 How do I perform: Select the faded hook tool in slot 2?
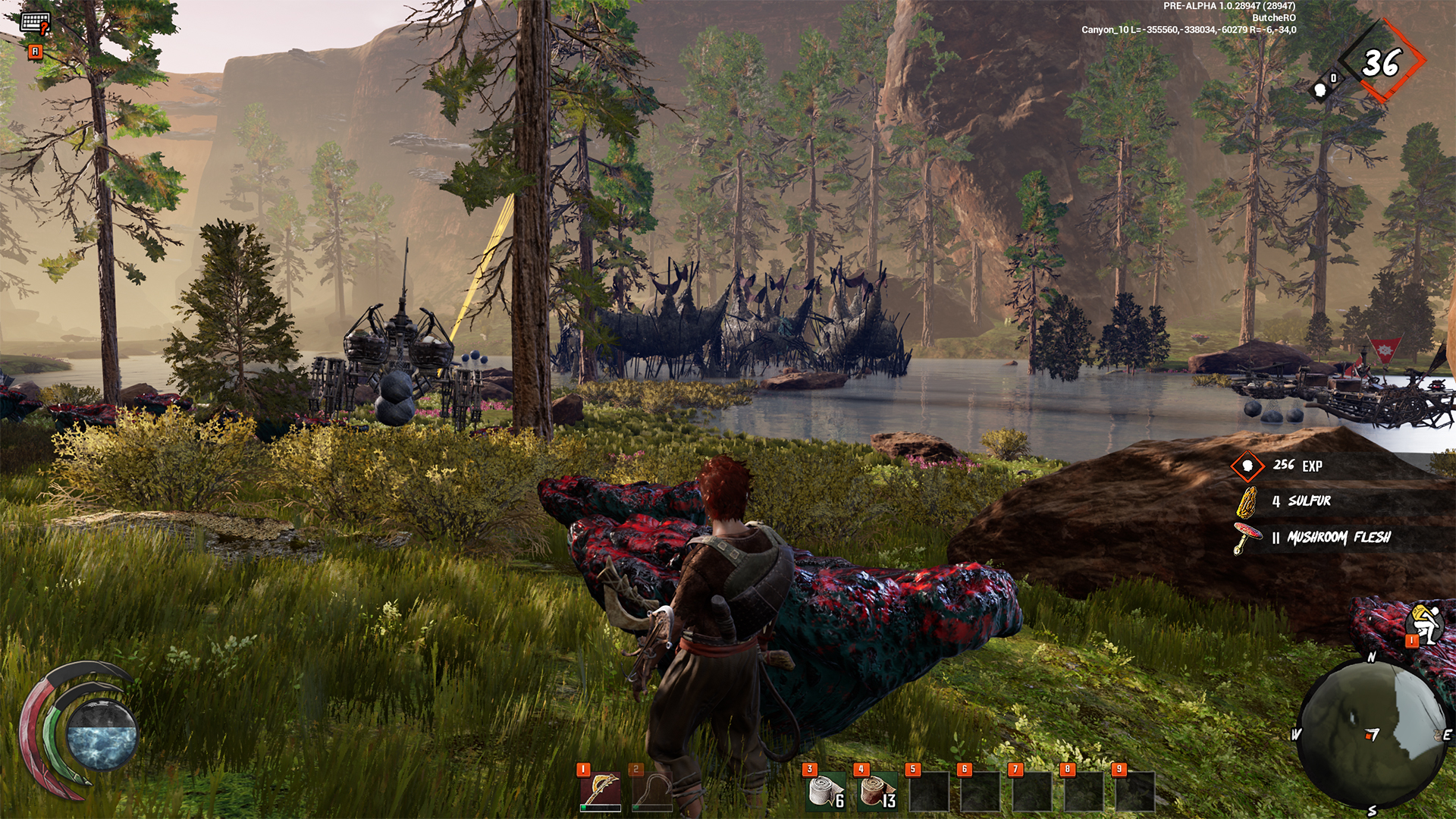click(x=652, y=791)
